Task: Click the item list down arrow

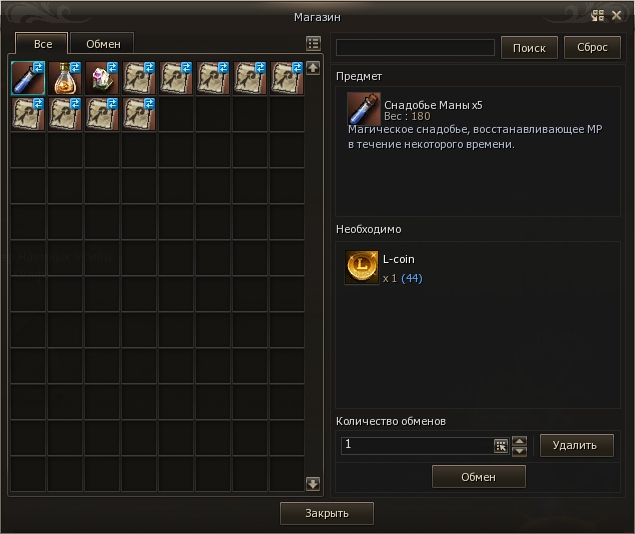Action: (x=313, y=484)
